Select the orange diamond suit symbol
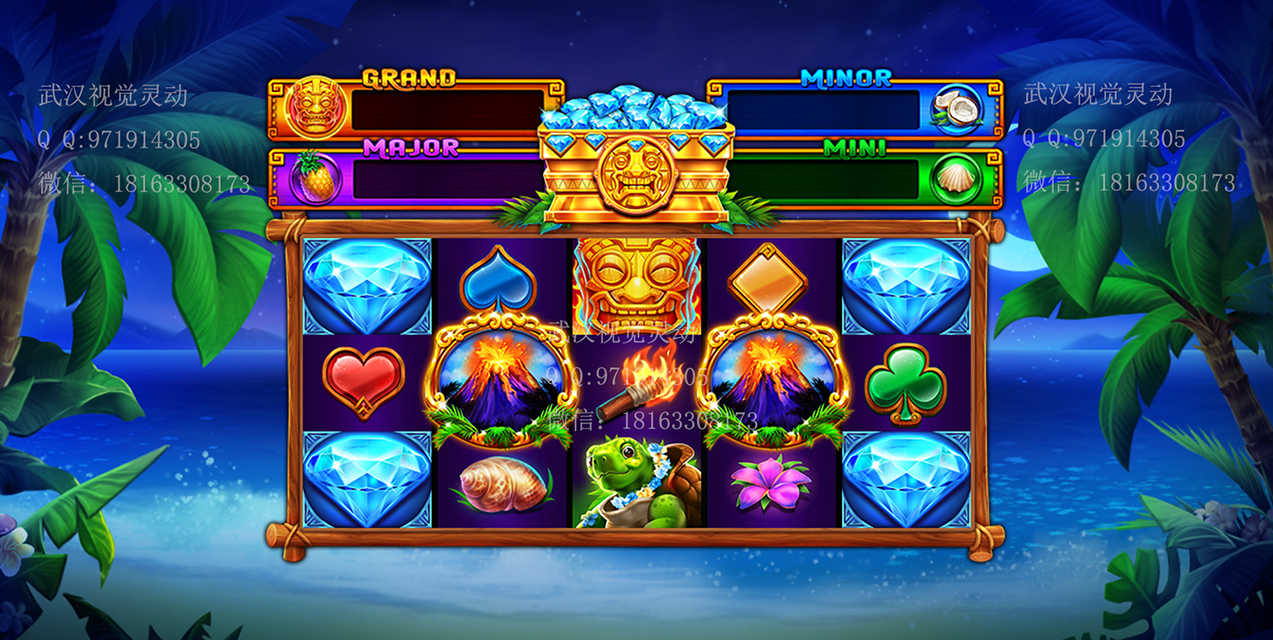 tap(767, 280)
